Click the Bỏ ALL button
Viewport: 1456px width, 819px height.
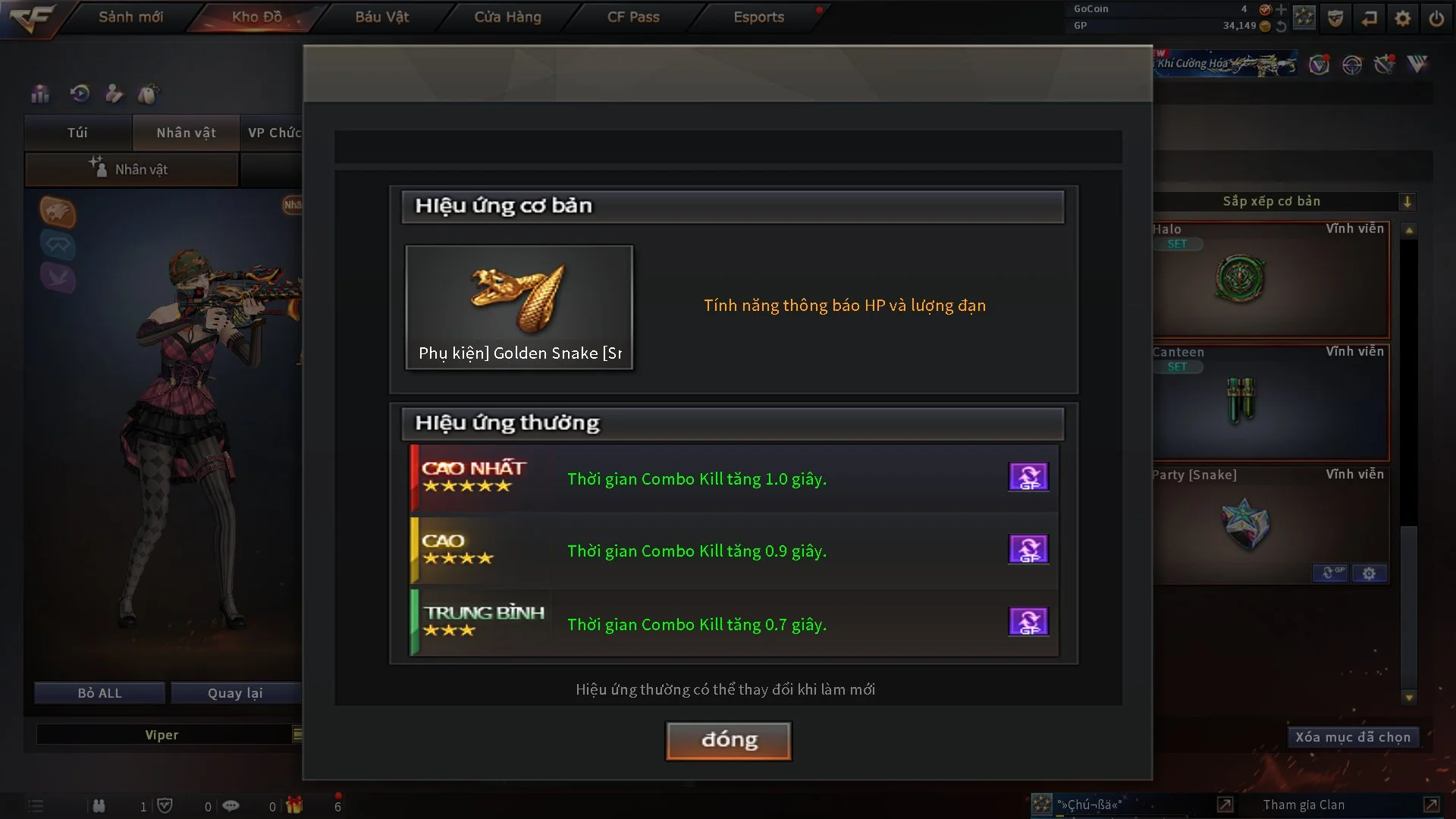[x=99, y=693]
